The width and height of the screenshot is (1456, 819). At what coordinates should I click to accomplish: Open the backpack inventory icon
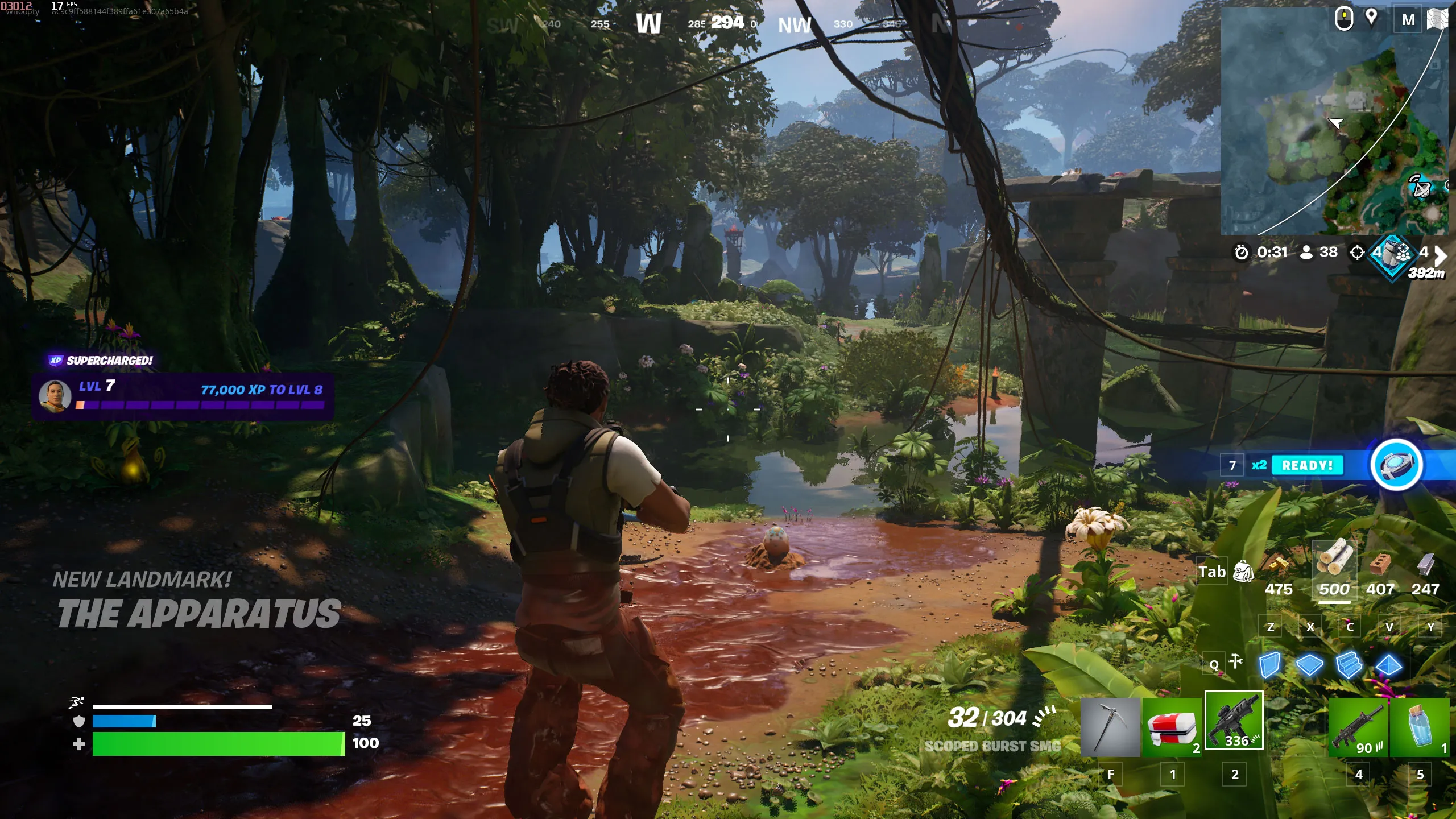coord(1243,572)
